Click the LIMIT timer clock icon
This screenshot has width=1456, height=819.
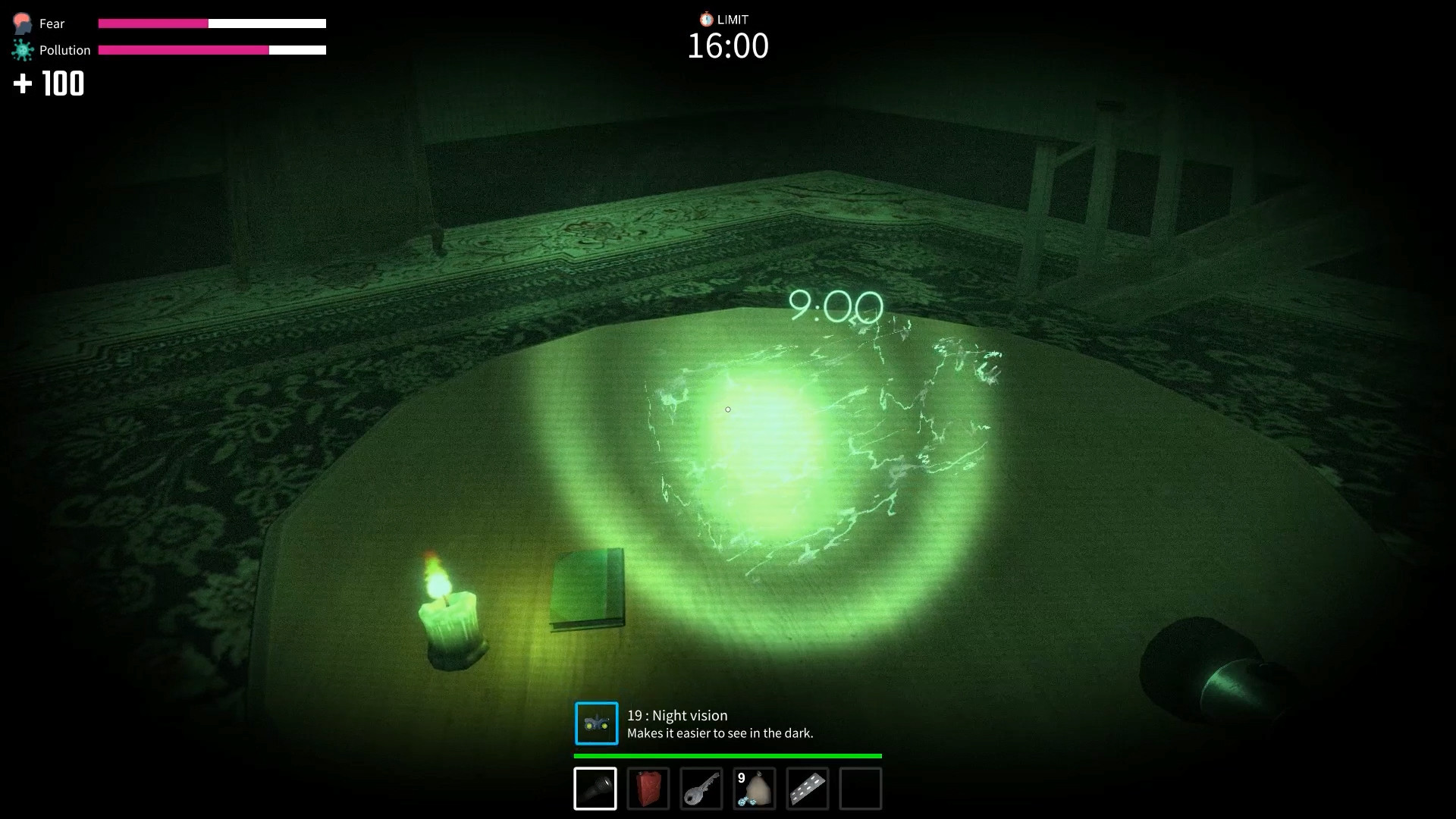point(706,19)
